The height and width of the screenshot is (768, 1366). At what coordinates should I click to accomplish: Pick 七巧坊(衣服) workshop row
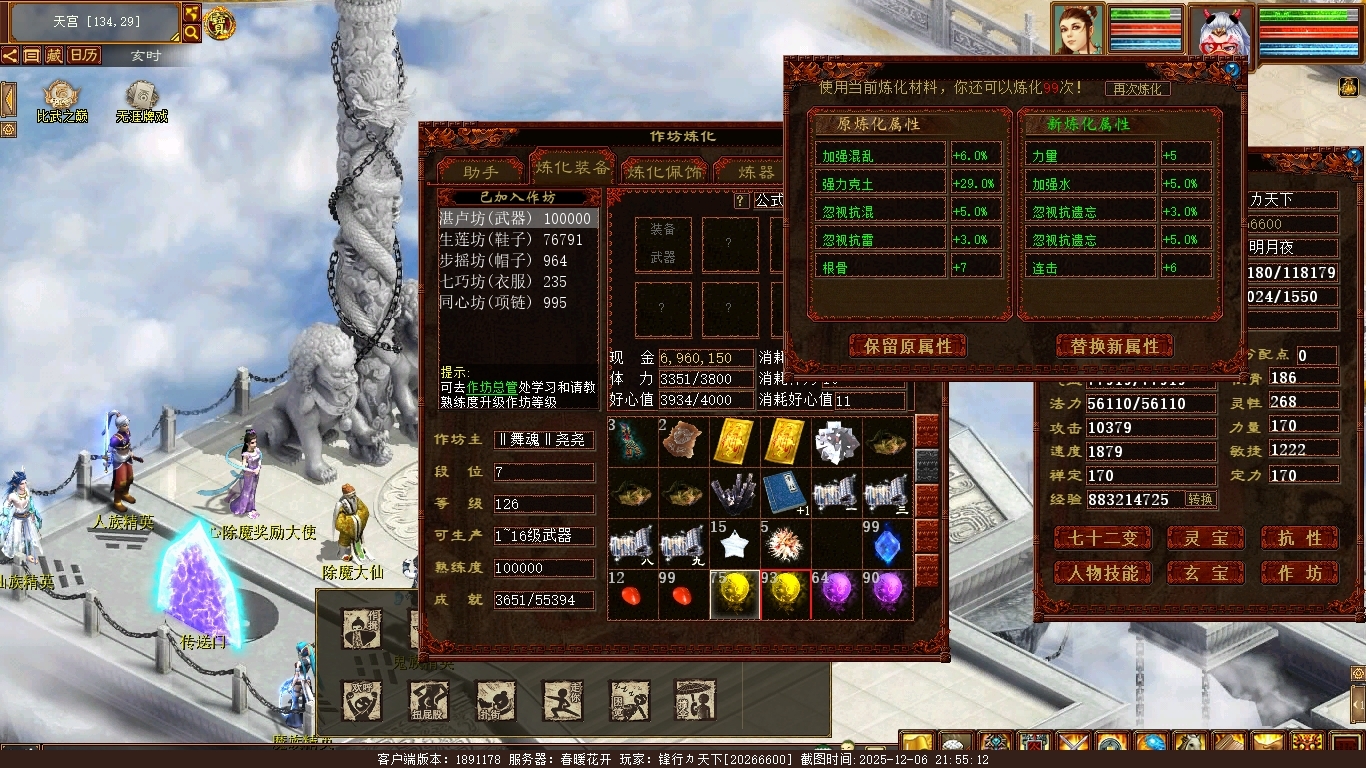pos(503,282)
